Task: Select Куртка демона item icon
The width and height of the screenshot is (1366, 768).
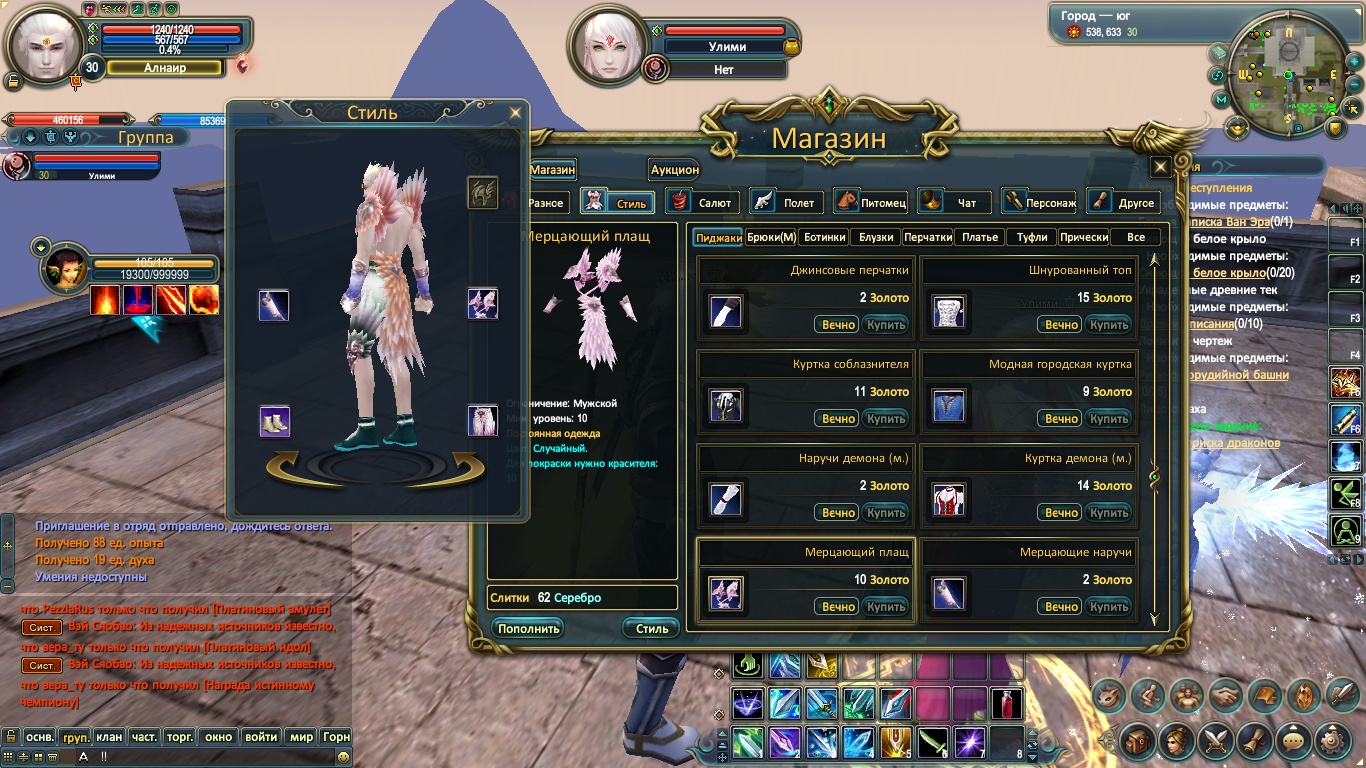Action: (949, 498)
